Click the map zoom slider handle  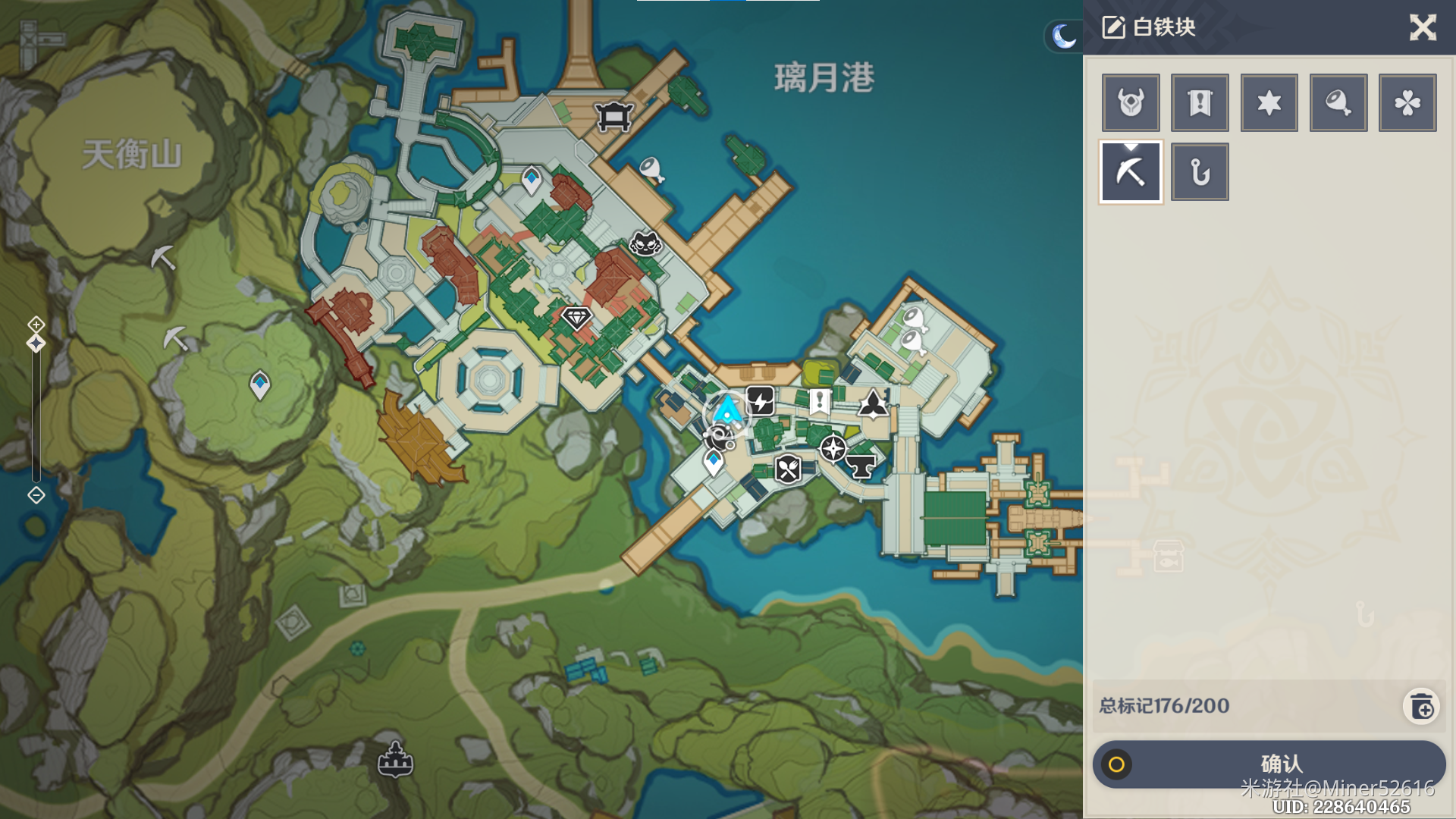(x=36, y=344)
